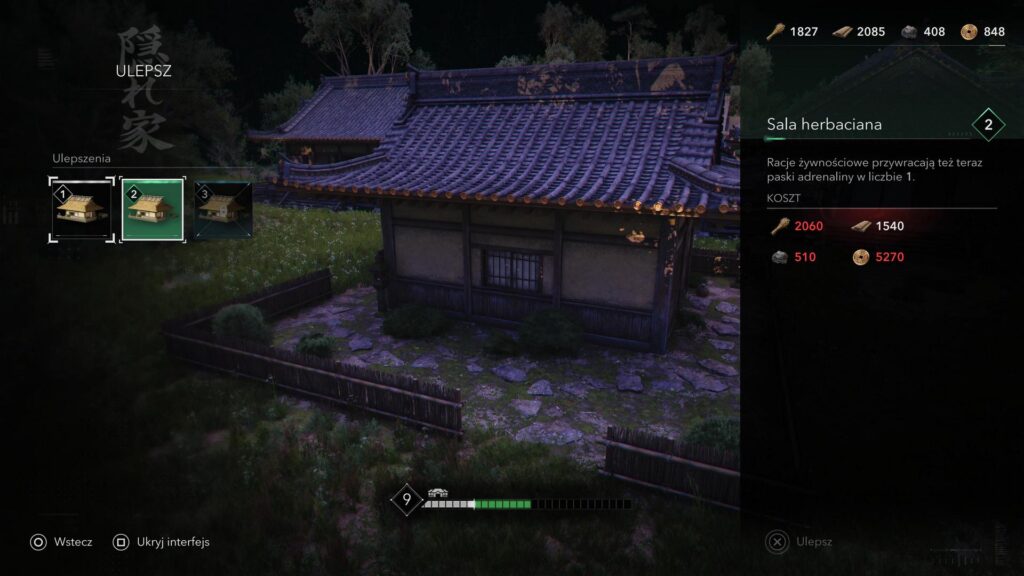Pick the level 3 upgrade tile

click(223, 209)
